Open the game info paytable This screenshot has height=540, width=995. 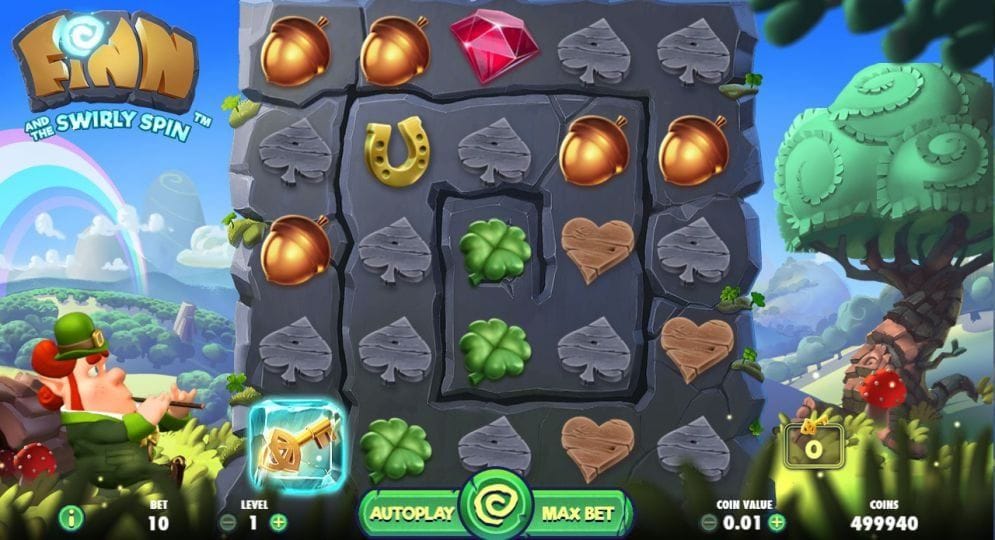coord(71,518)
